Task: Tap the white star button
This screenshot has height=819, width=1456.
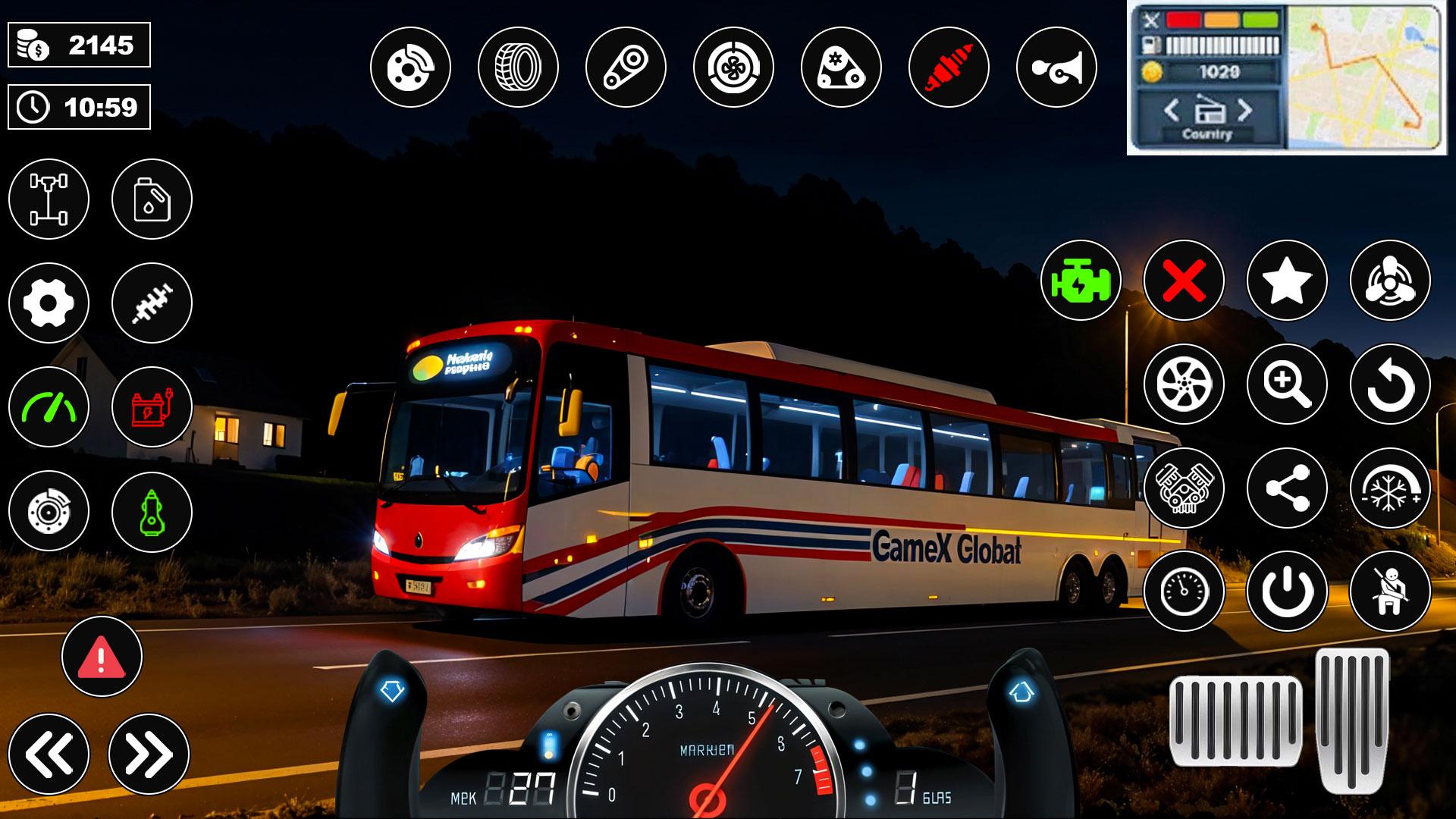Action: 1286,281
